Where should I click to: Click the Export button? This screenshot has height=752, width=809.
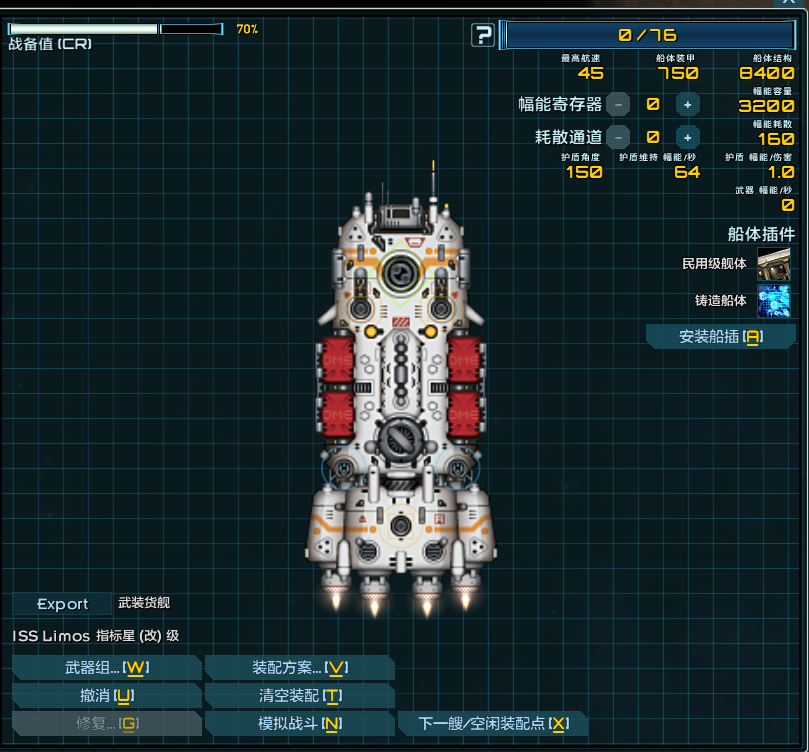[x=62, y=604]
